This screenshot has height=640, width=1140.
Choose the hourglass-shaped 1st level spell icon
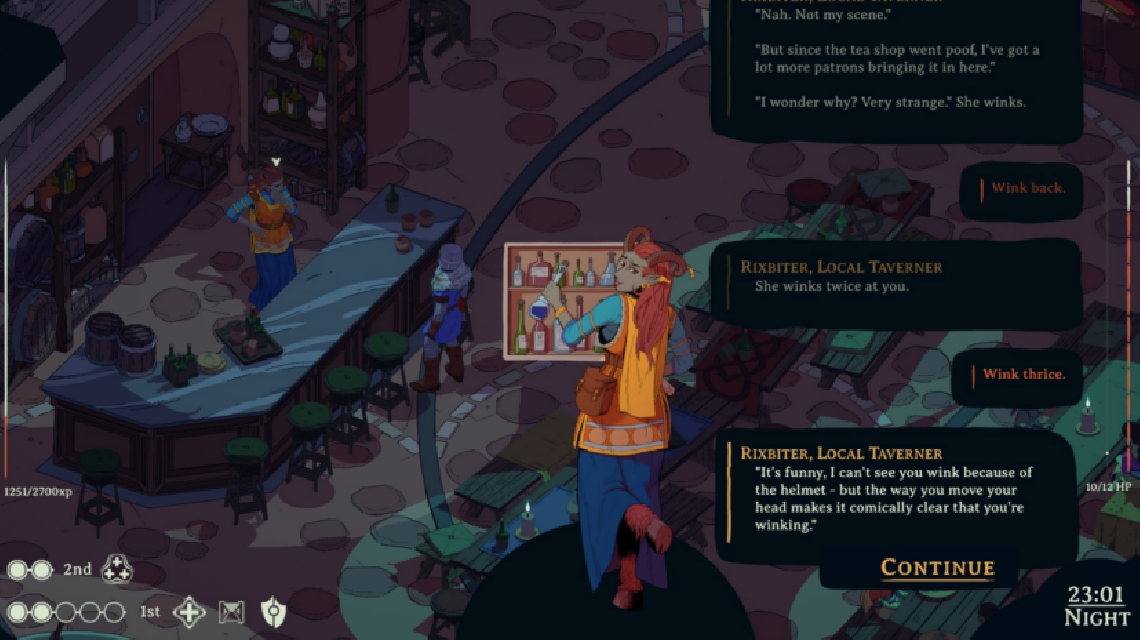[232, 611]
